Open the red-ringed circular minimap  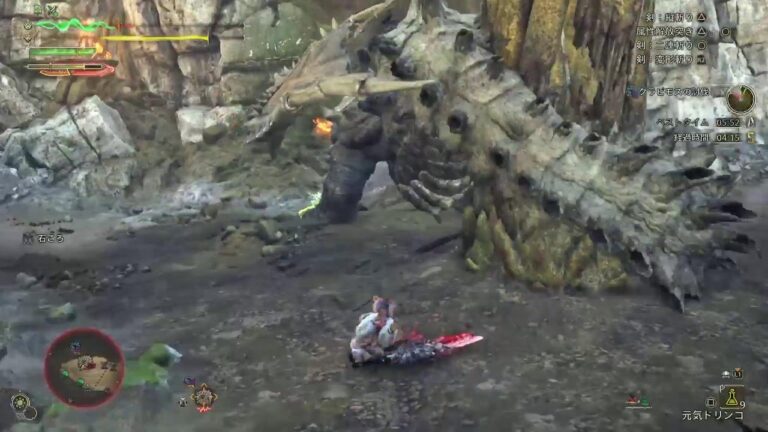(x=84, y=368)
